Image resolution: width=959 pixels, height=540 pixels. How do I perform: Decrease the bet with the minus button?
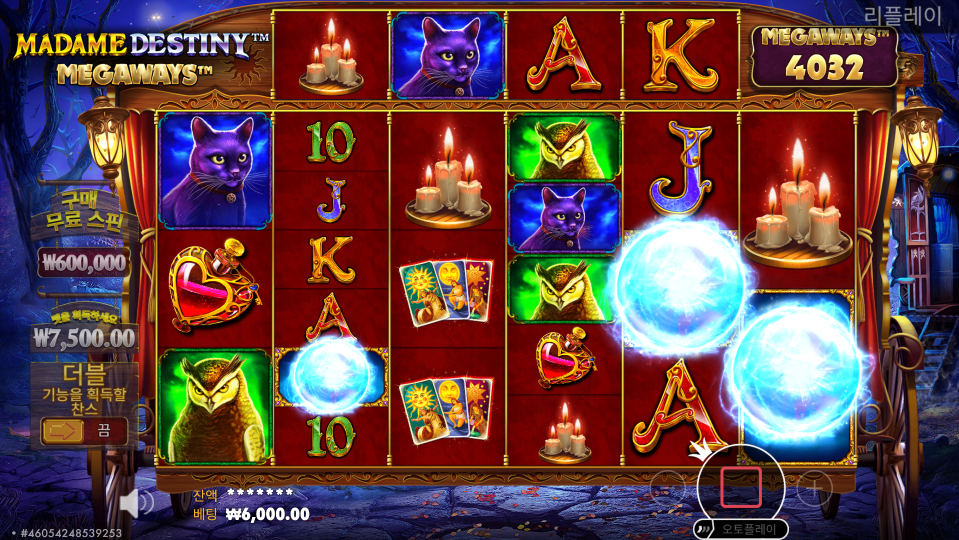pos(666,488)
